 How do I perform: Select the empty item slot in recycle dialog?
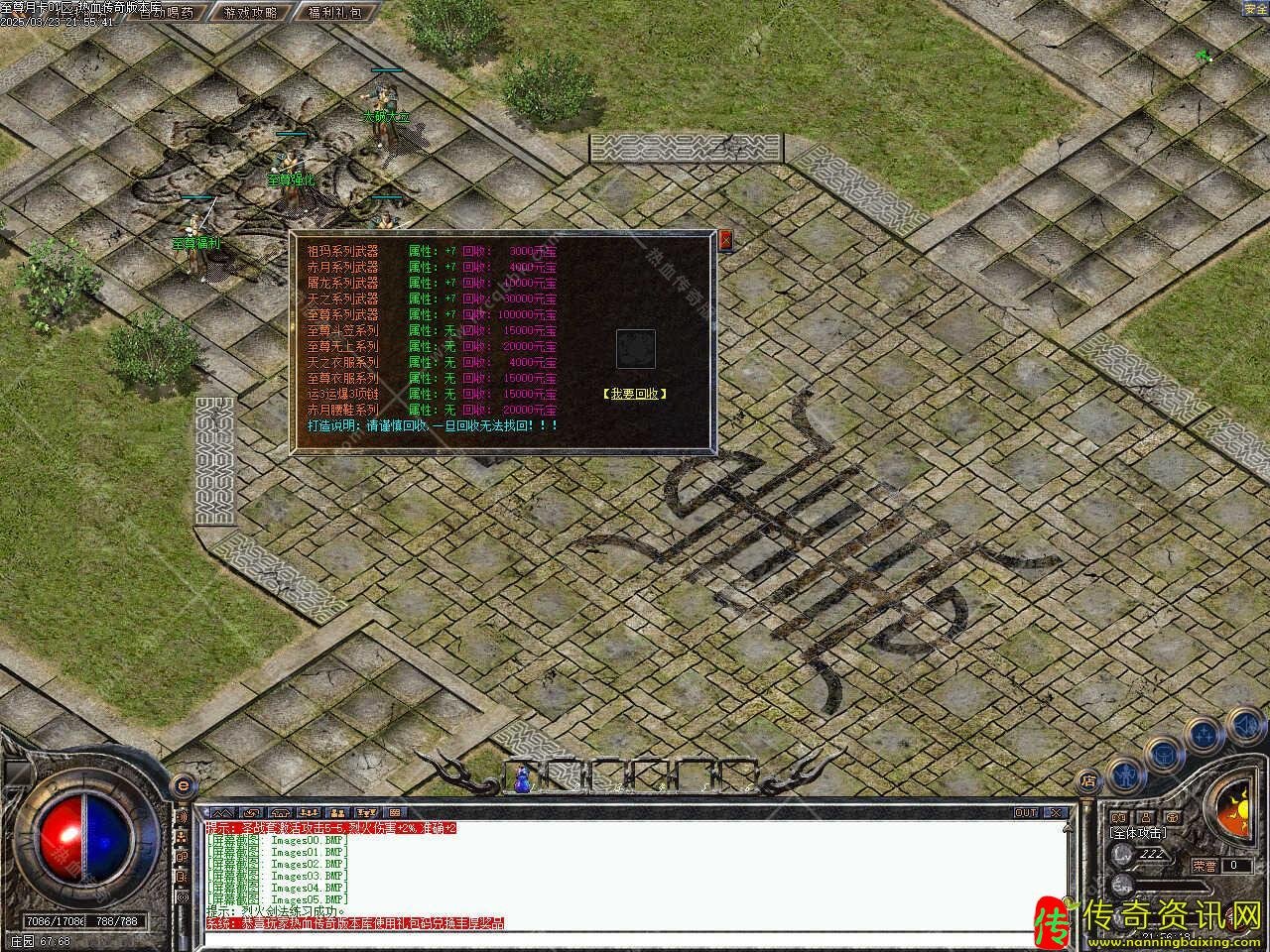(635, 349)
